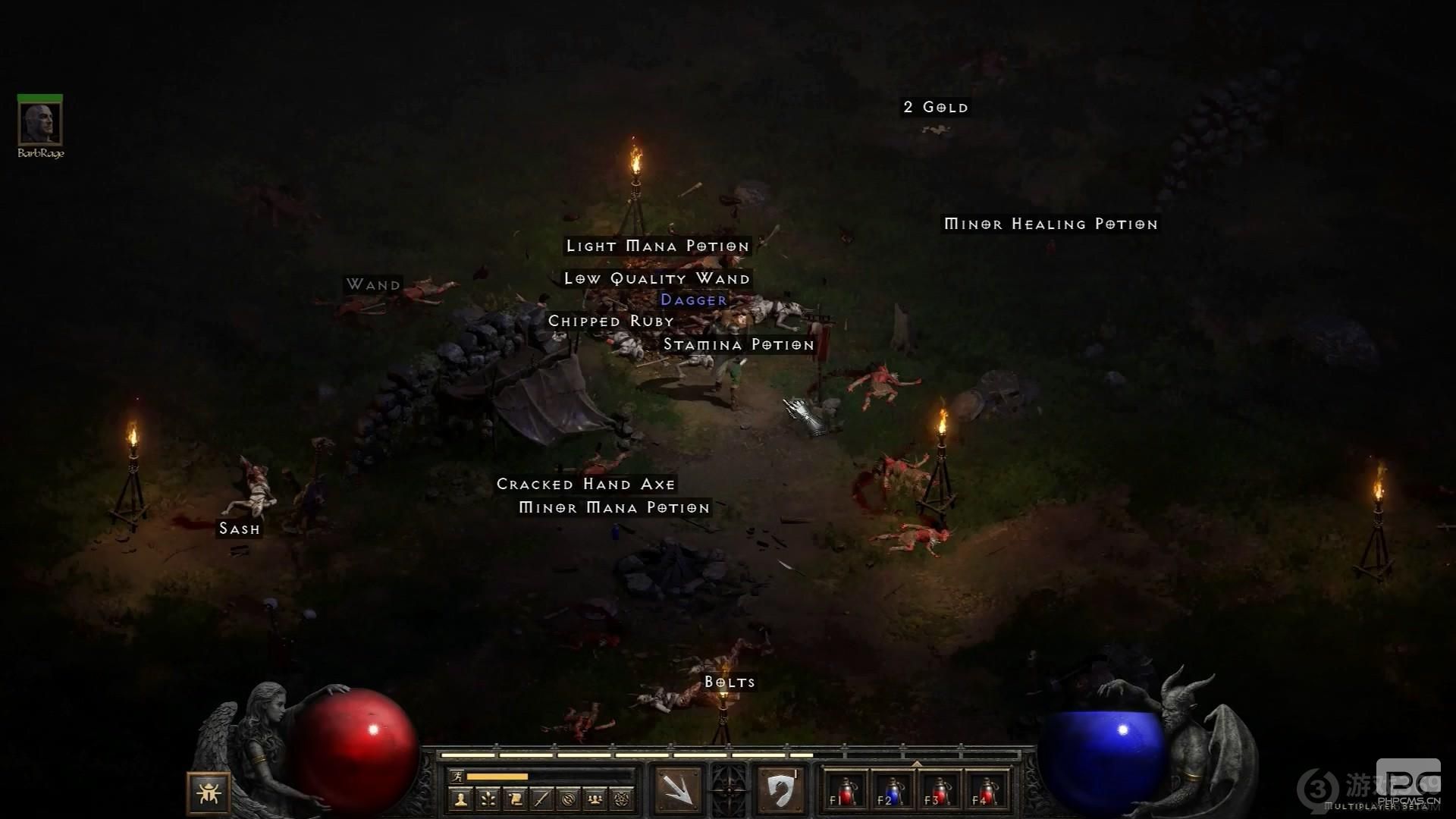Select the left-click arrow skill slot
This screenshot has width=1456, height=819.
(x=677, y=790)
